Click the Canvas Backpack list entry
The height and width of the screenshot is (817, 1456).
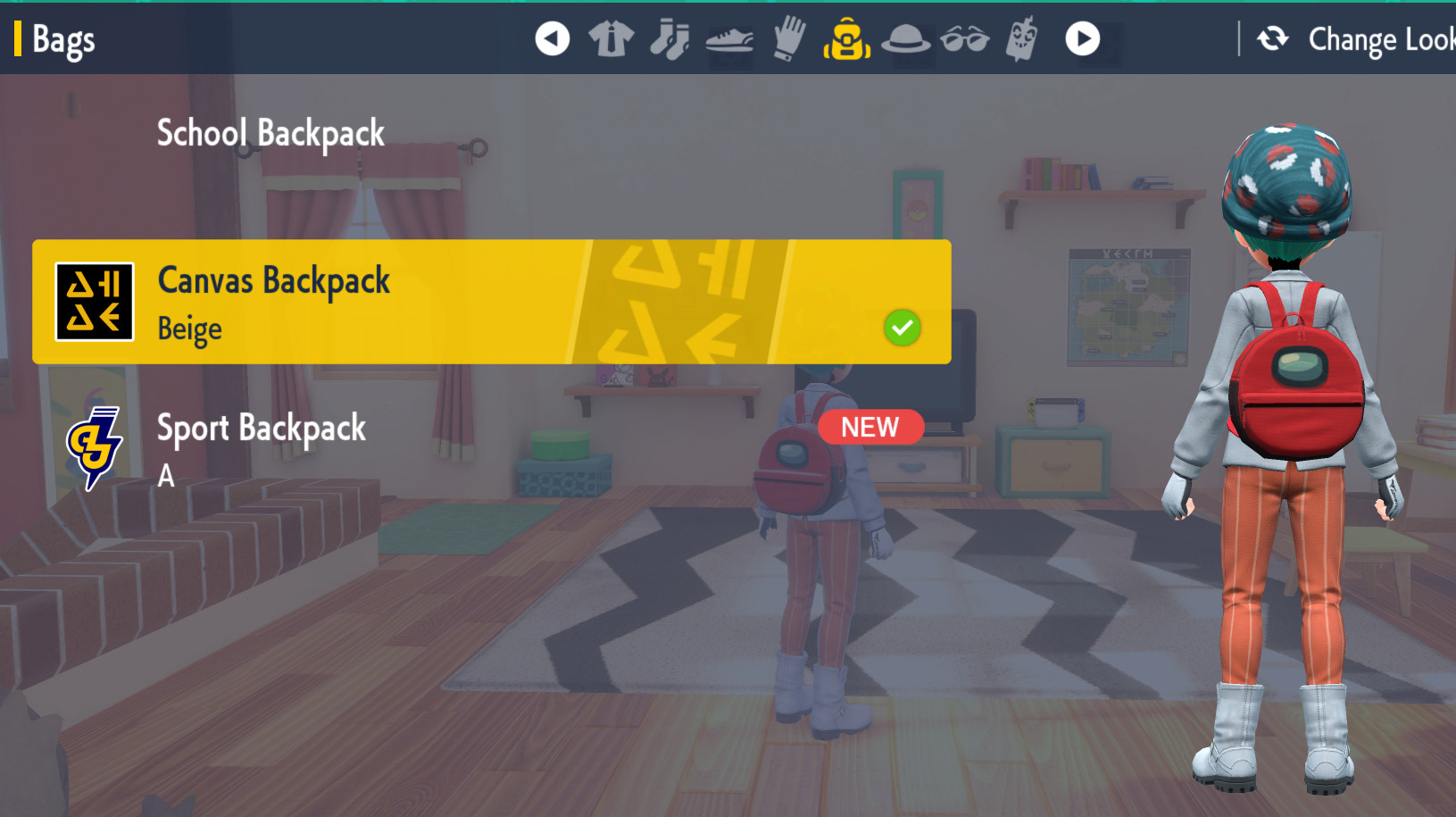tap(491, 302)
